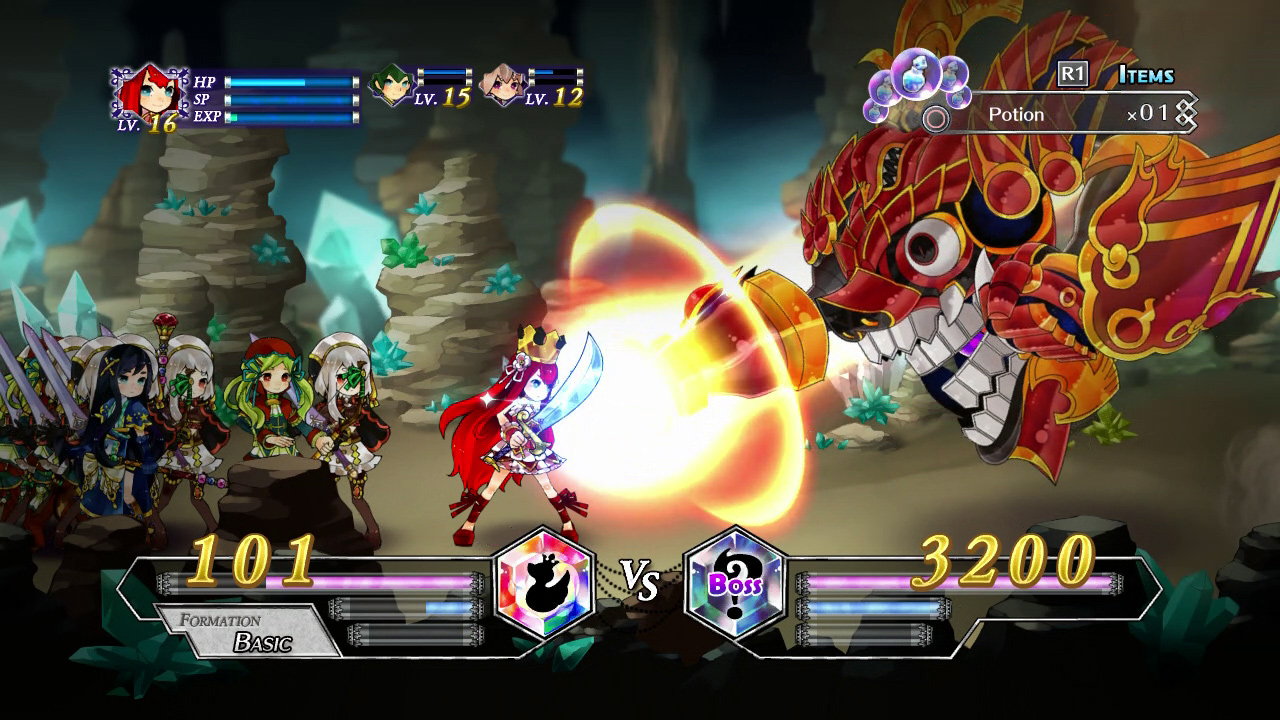Inspect the Boss question mark emblem
This screenshot has height=720, width=1280.
coord(736,583)
